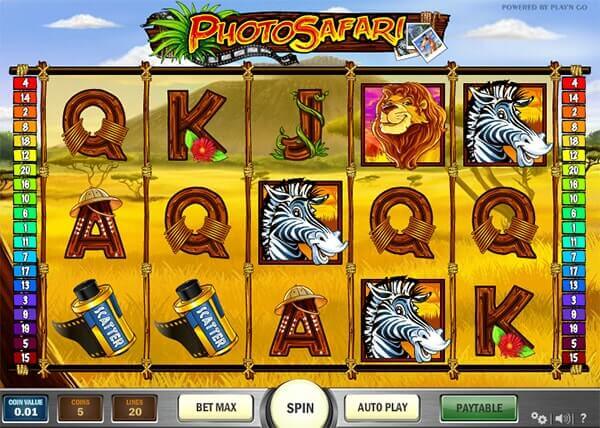Toggle sound with the speaker icon
The width and height of the screenshot is (600, 428).
point(563,417)
